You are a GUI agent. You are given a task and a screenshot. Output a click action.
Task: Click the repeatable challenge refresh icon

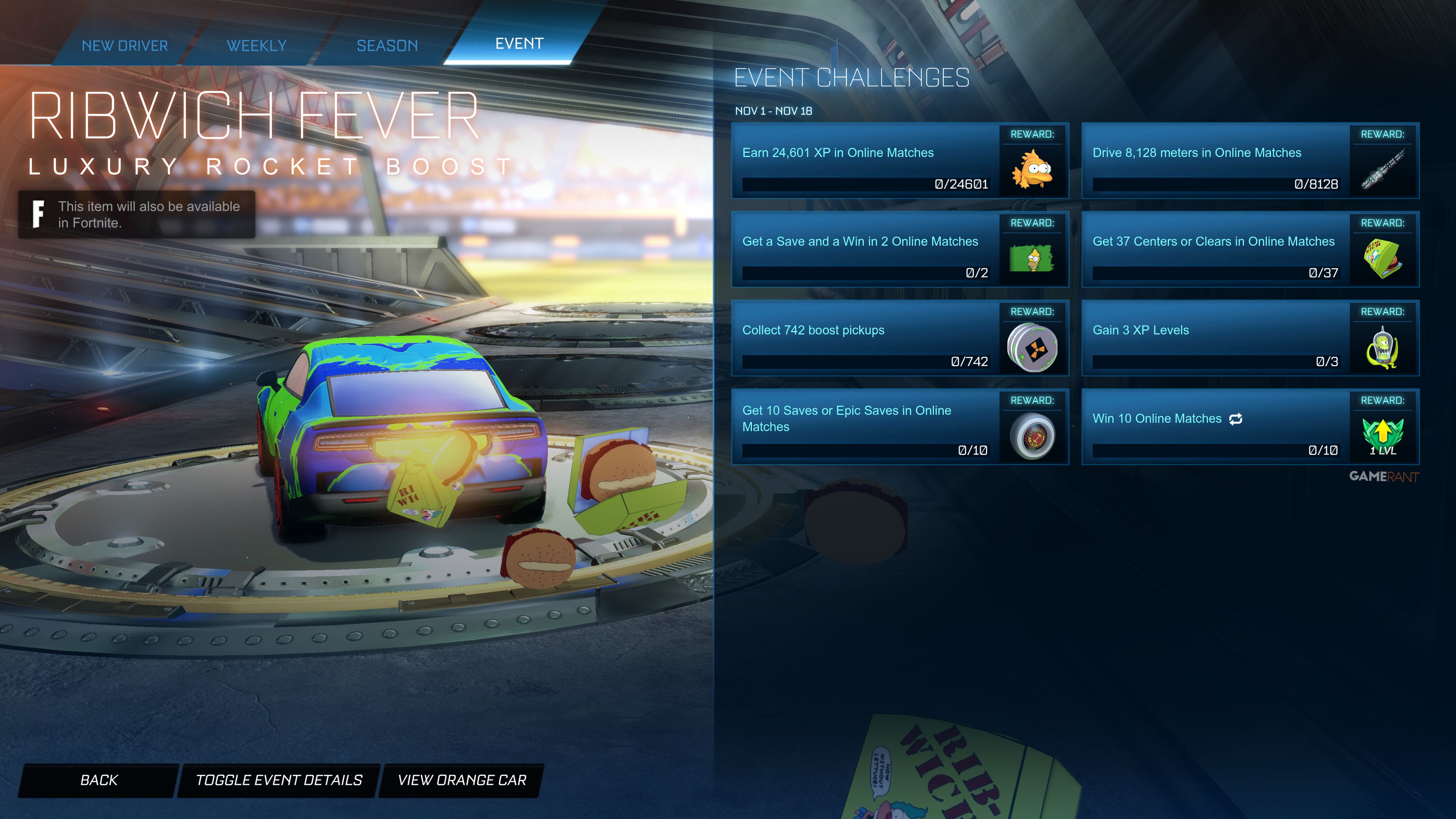[x=1236, y=418]
